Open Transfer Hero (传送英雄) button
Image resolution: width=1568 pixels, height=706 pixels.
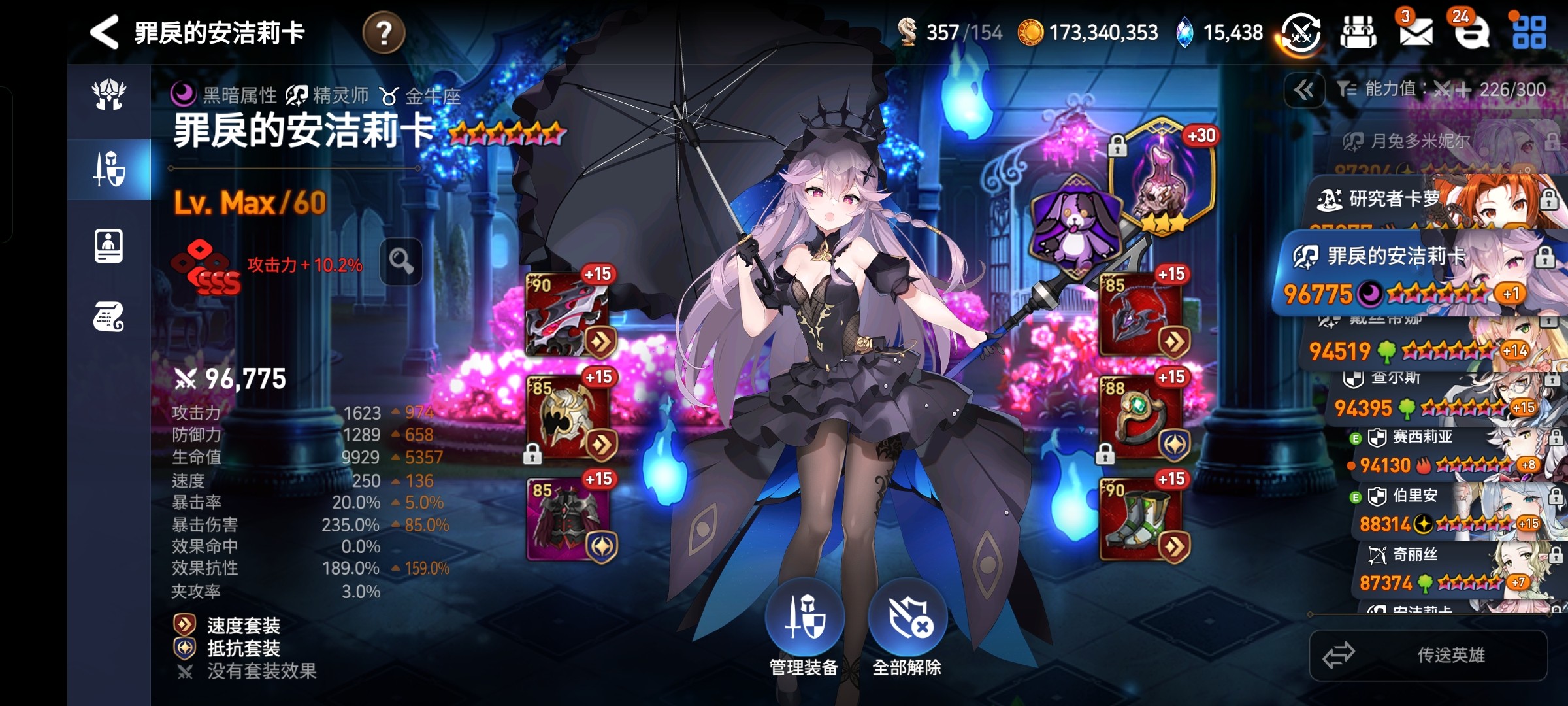[1428, 655]
